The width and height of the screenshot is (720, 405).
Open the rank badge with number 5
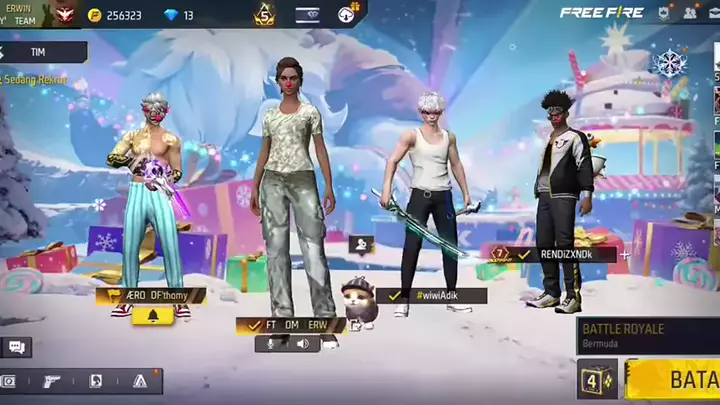click(265, 14)
